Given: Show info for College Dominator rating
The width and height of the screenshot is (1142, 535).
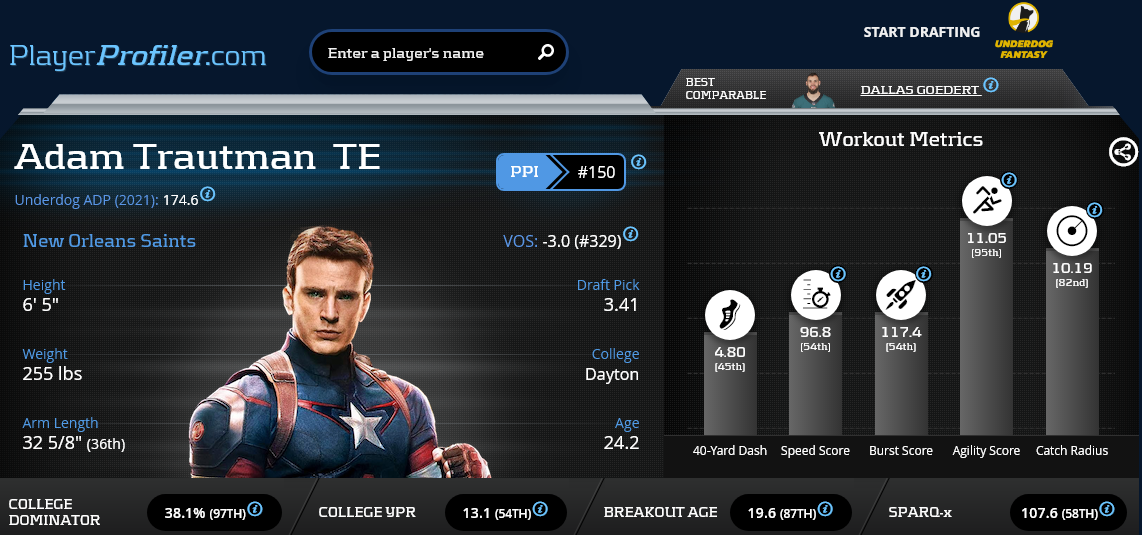Looking at the screenshot, I should tap(255, 510).
